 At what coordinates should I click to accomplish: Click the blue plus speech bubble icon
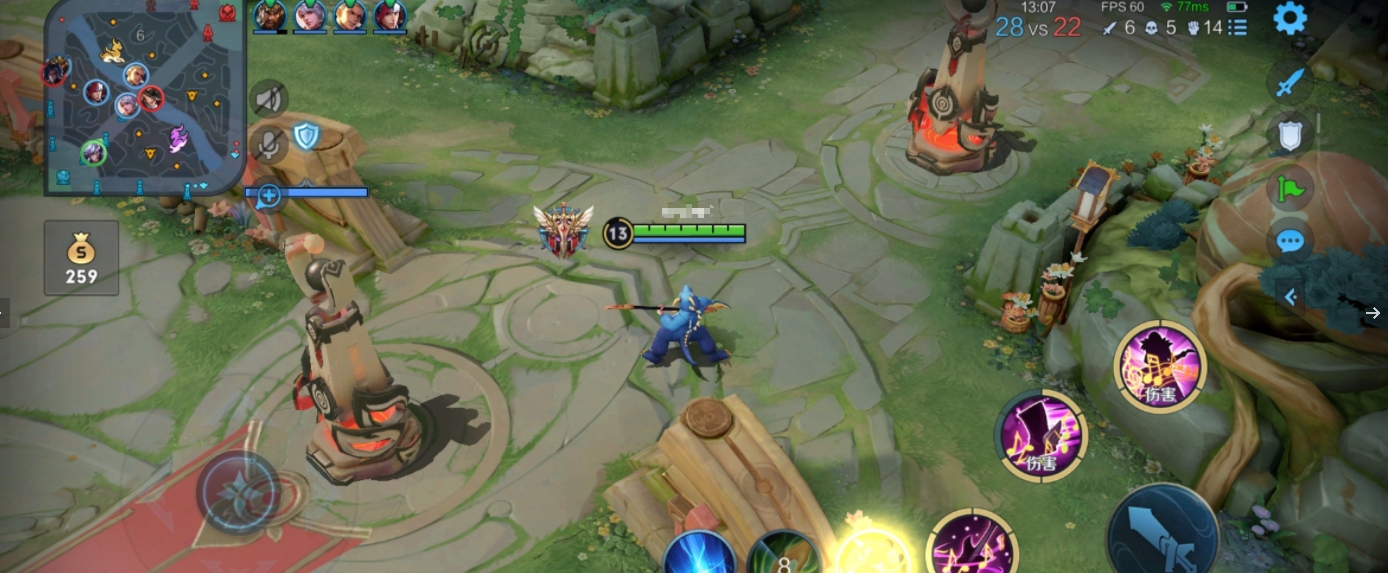(x=268, y=196)
